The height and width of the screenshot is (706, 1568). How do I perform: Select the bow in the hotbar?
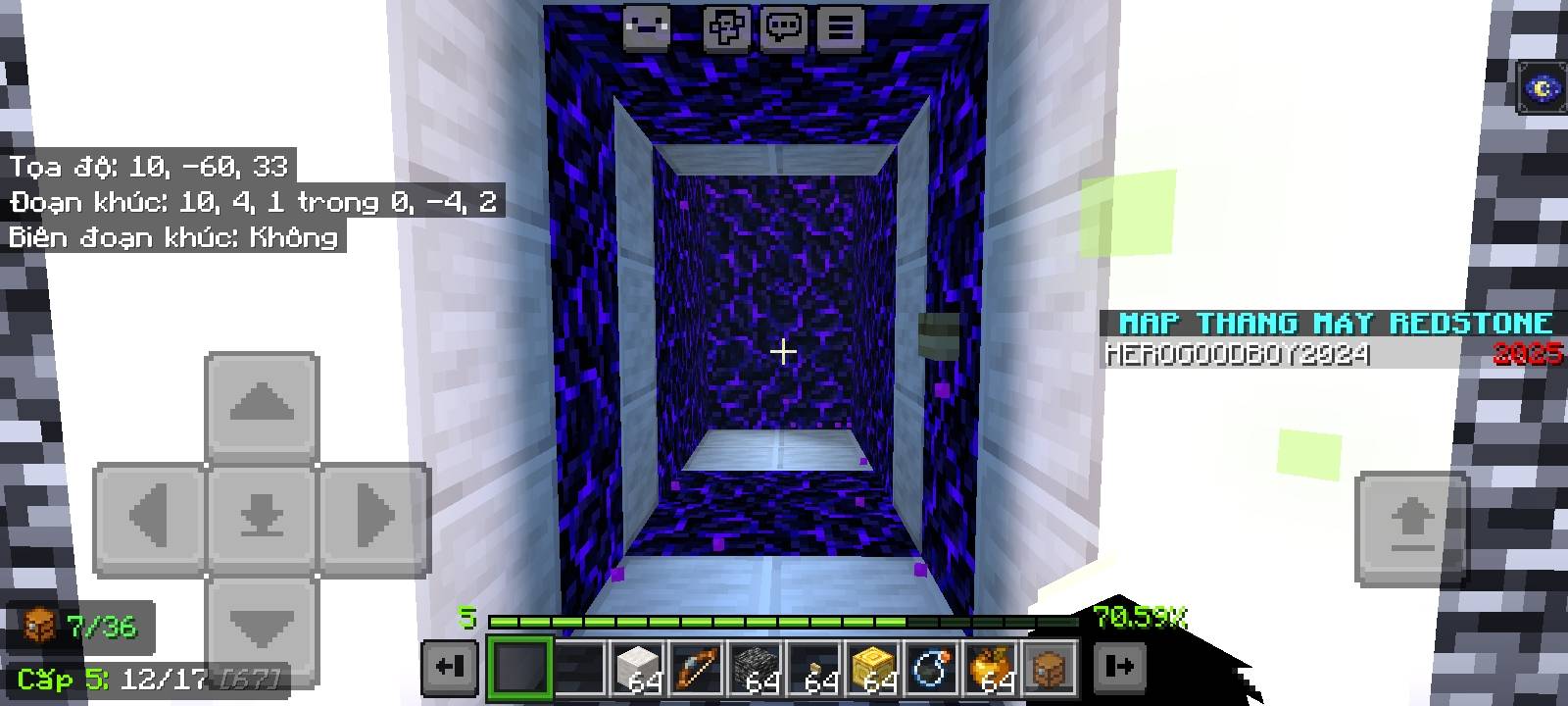pos(693,666)
